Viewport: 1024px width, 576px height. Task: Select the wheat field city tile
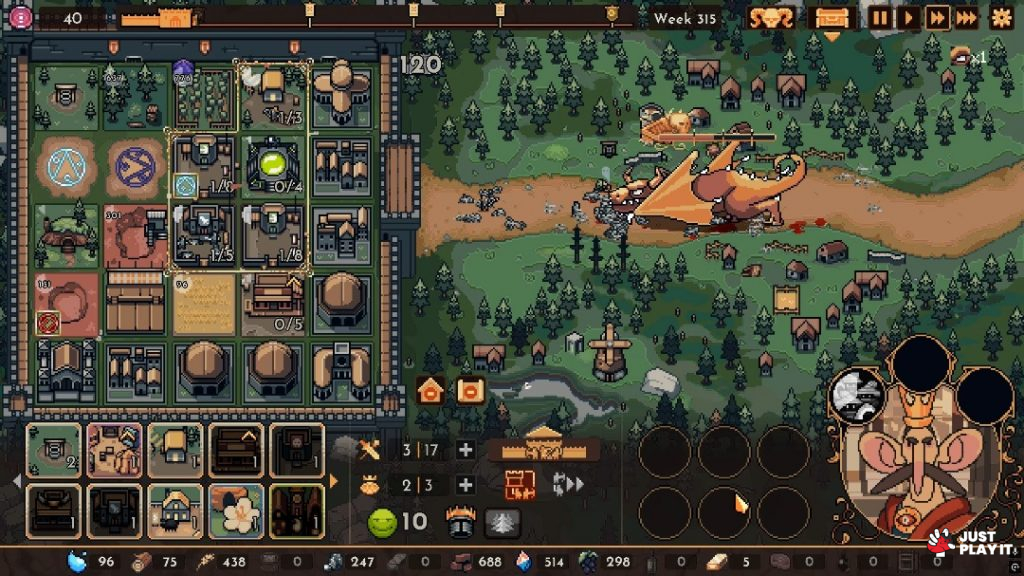204,304
